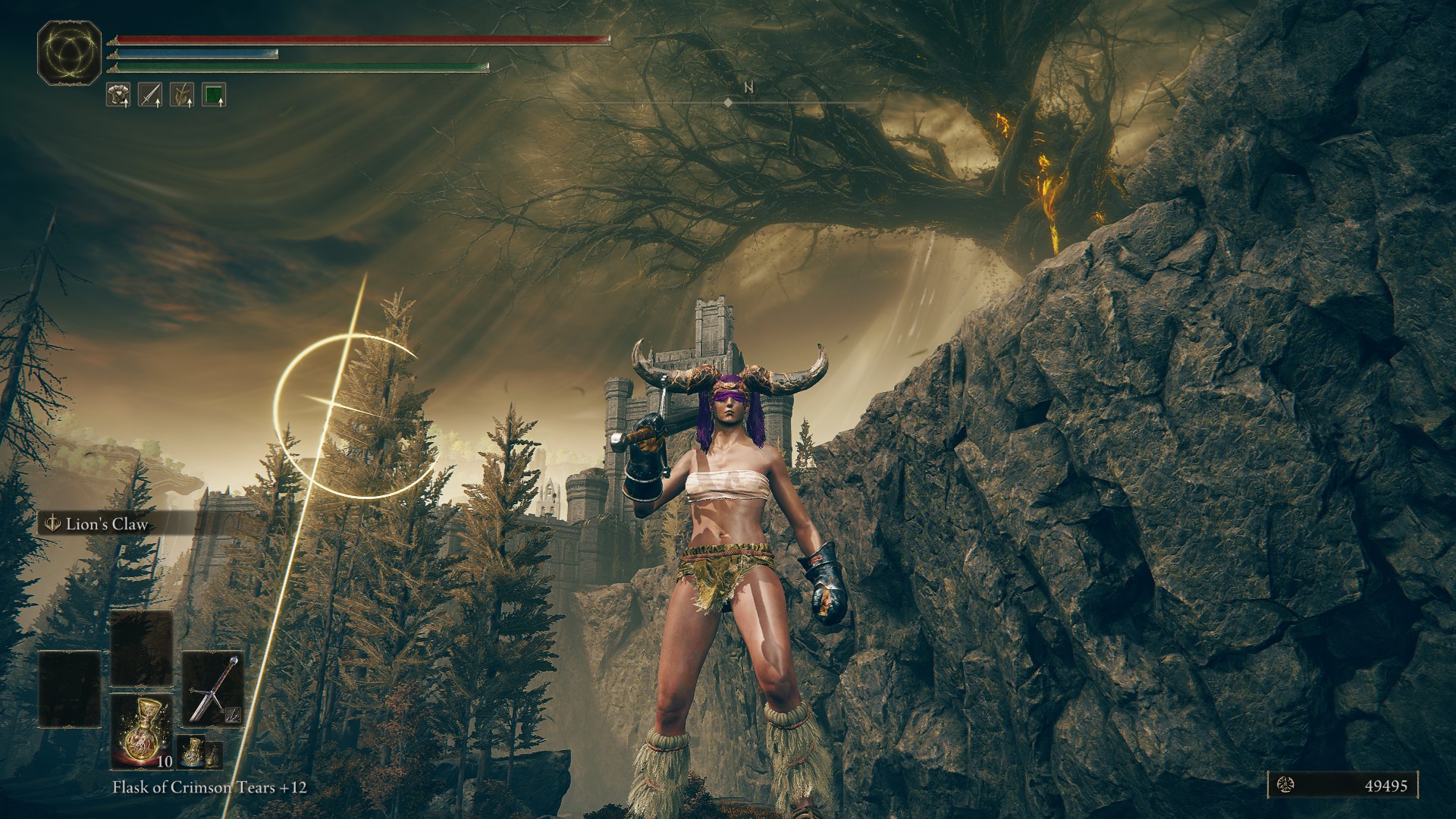Viewport: 1456px width, 819px height.
Task: Select the small Cerulean Tears flask icon
Action: (x=190, y=752)
